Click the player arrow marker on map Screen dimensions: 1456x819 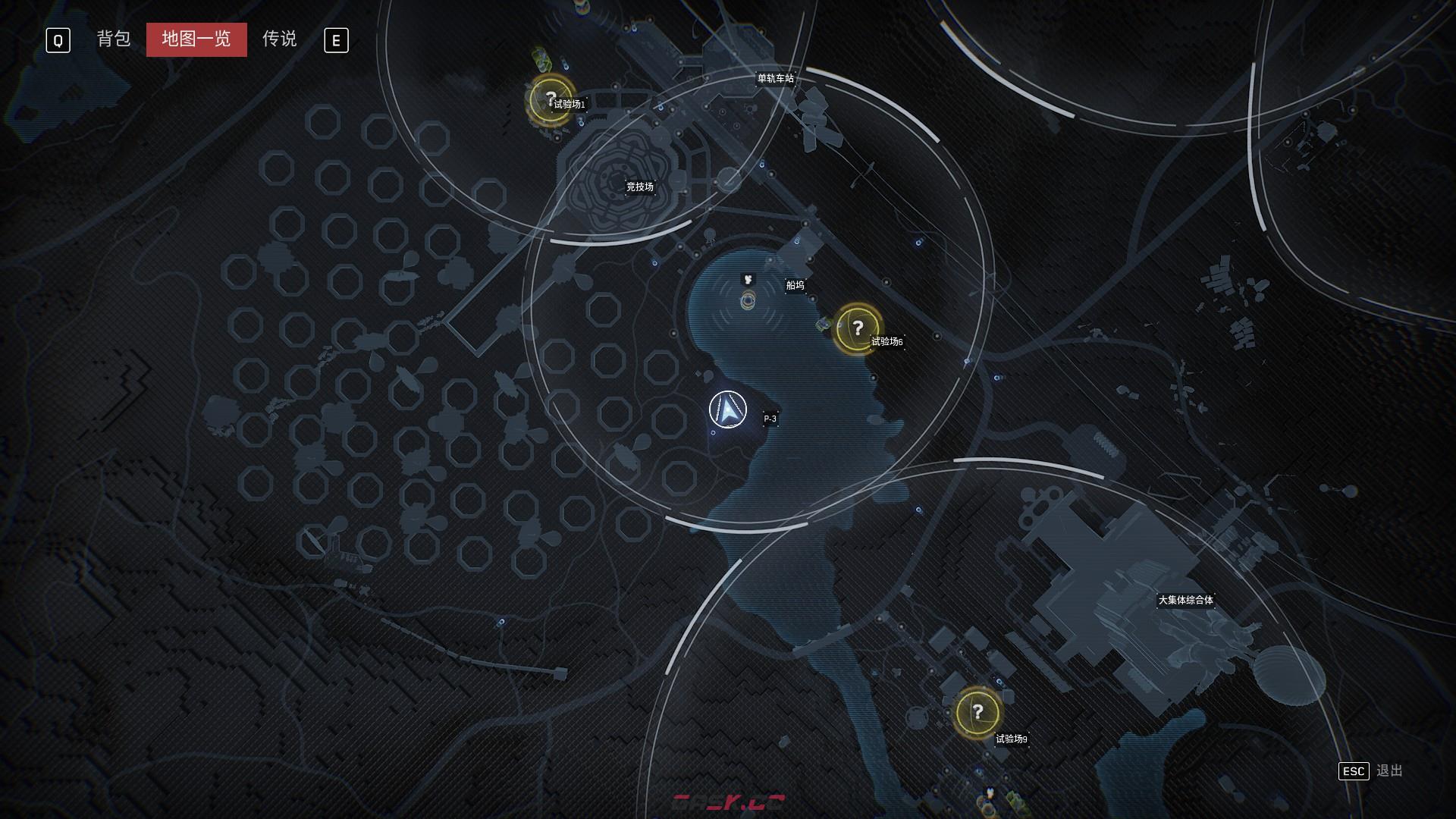click(728, 410)
